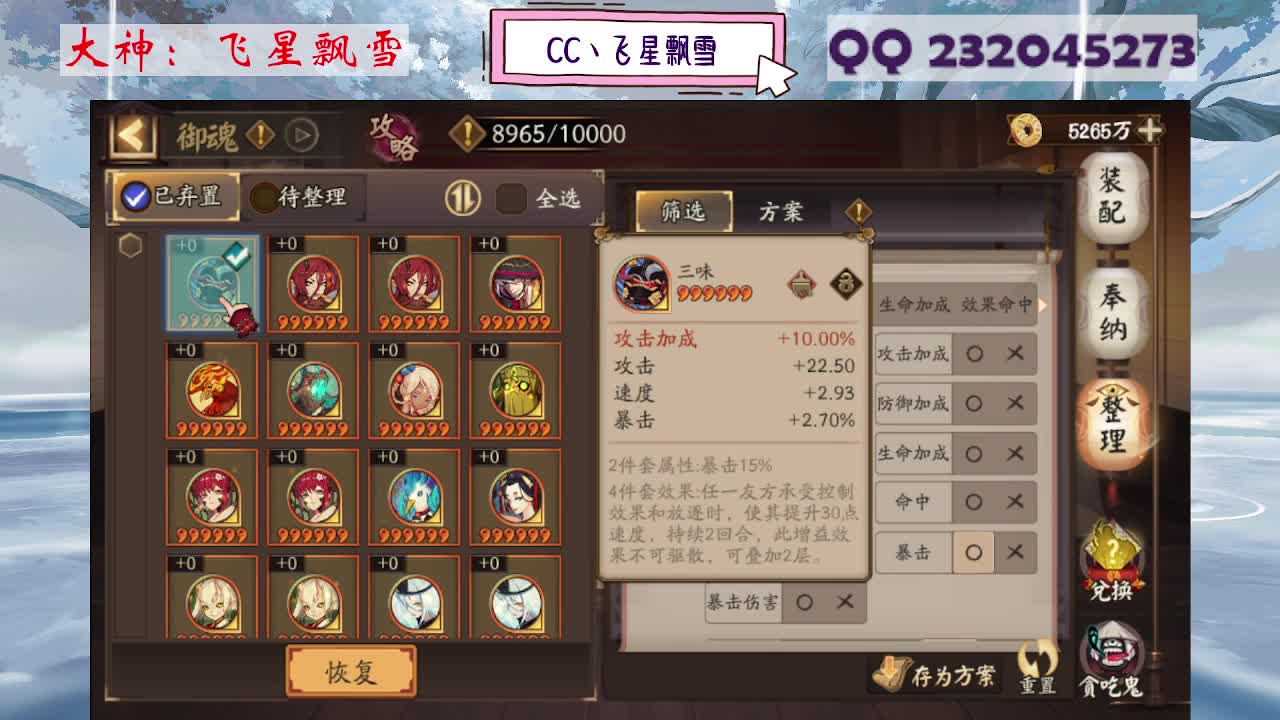
Task: Enable the 暴击 filter with its circle toggle
Action: pyautogui.click(x=973, y=551)
